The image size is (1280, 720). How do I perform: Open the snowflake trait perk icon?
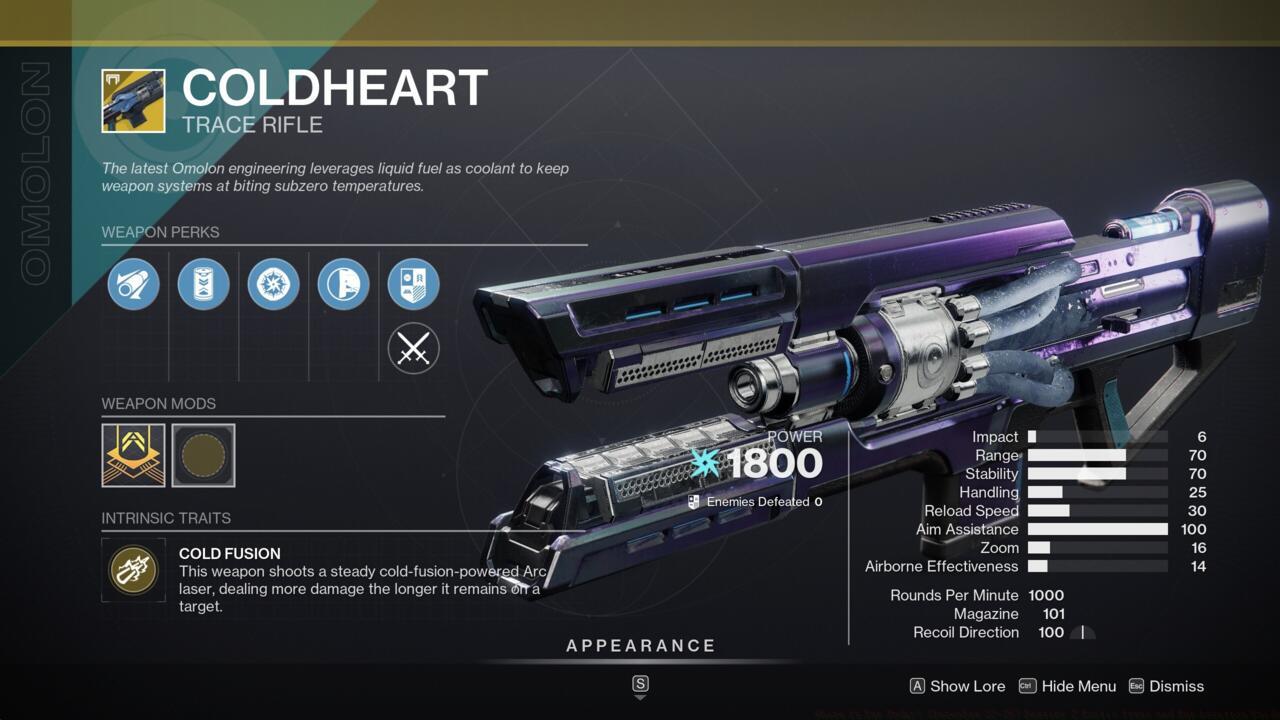coord(273,284)
